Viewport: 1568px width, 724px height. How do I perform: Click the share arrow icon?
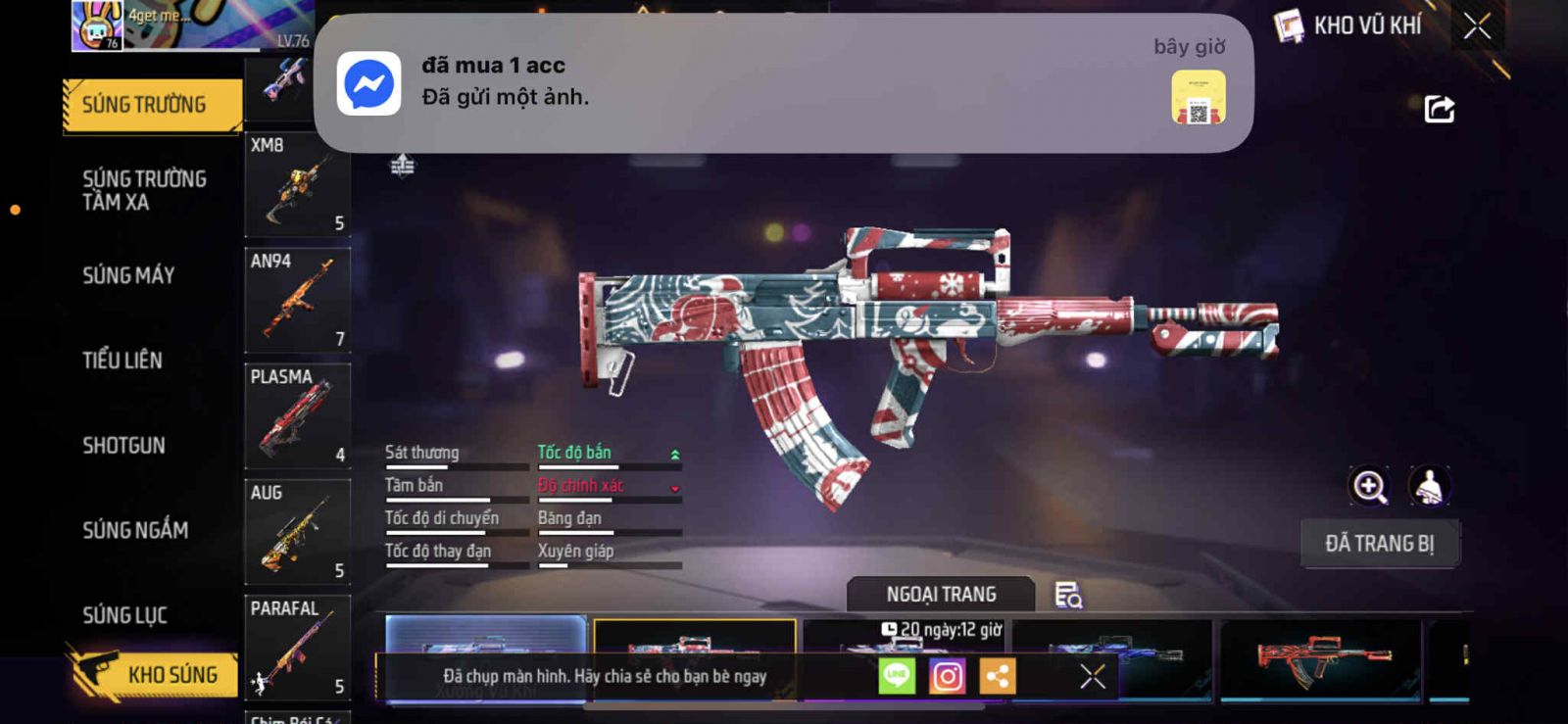point(1439,109)
